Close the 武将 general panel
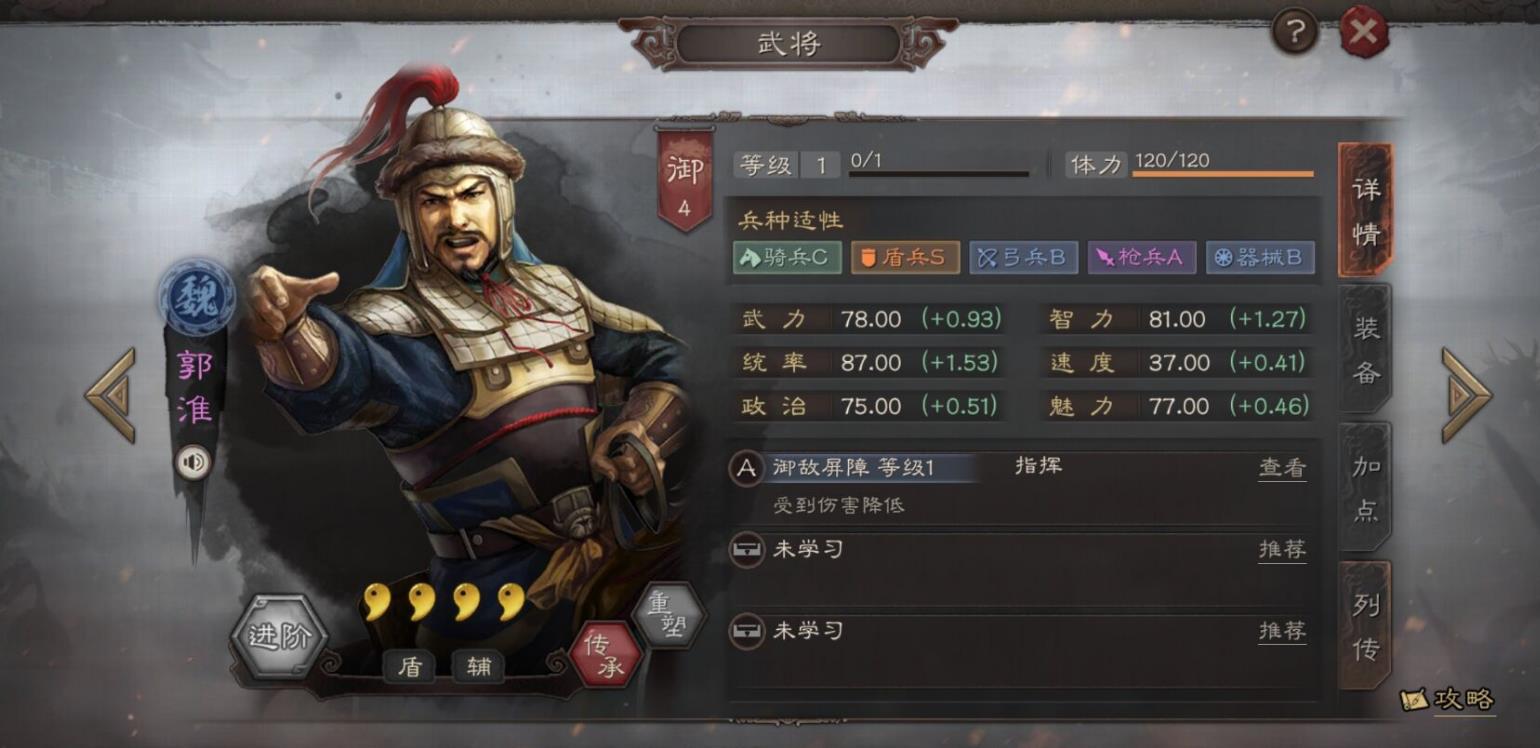This screenshot has width=1540, height=748. coord(1364,32)
